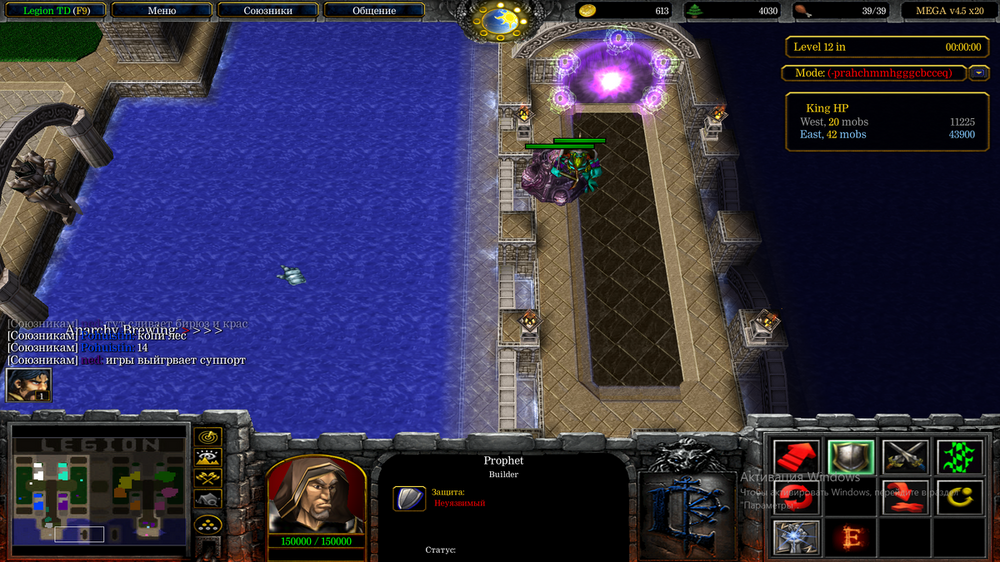Toggle creep camp display on minimap

[x=208, y=498]
